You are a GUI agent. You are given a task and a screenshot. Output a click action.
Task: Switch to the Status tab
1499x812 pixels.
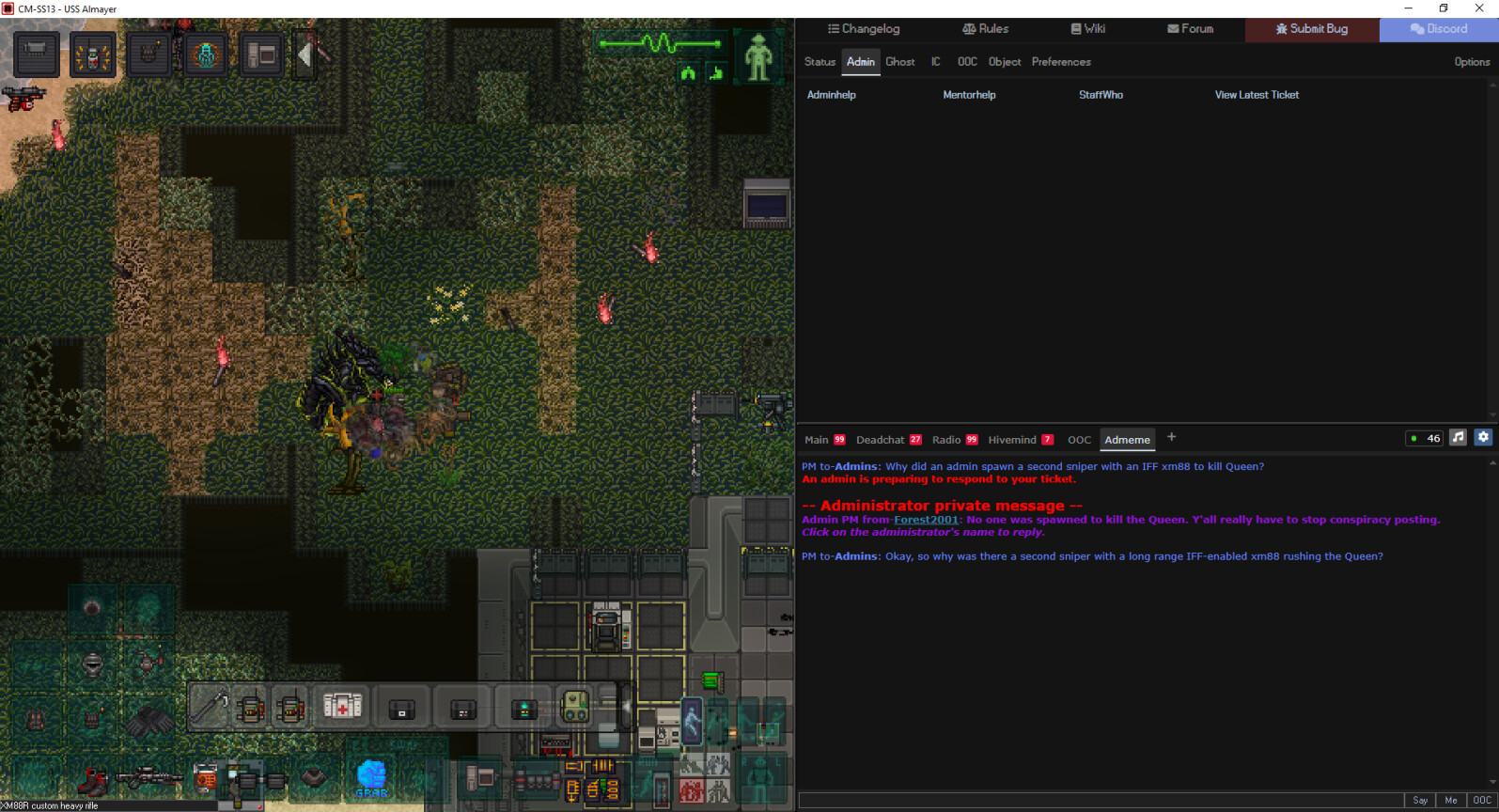coord(820,62)
